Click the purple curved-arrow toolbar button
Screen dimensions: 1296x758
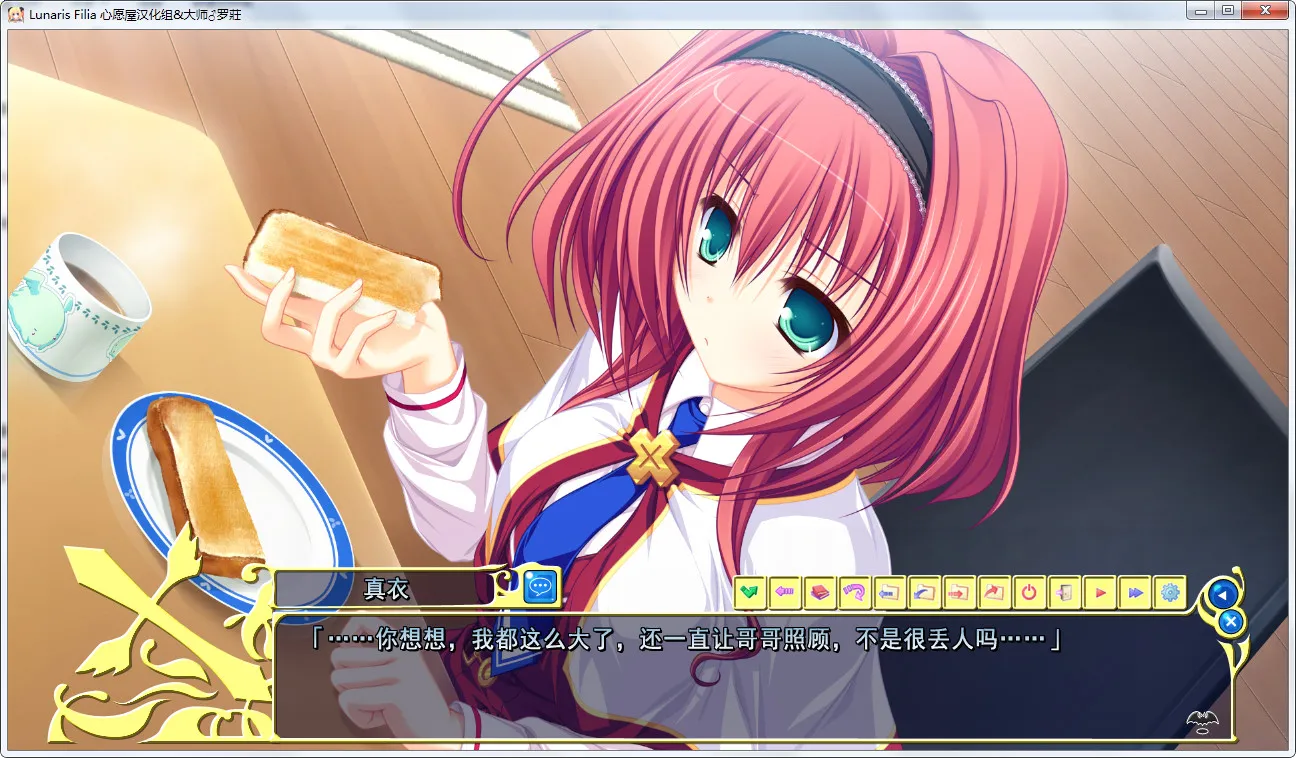(854, 593)
